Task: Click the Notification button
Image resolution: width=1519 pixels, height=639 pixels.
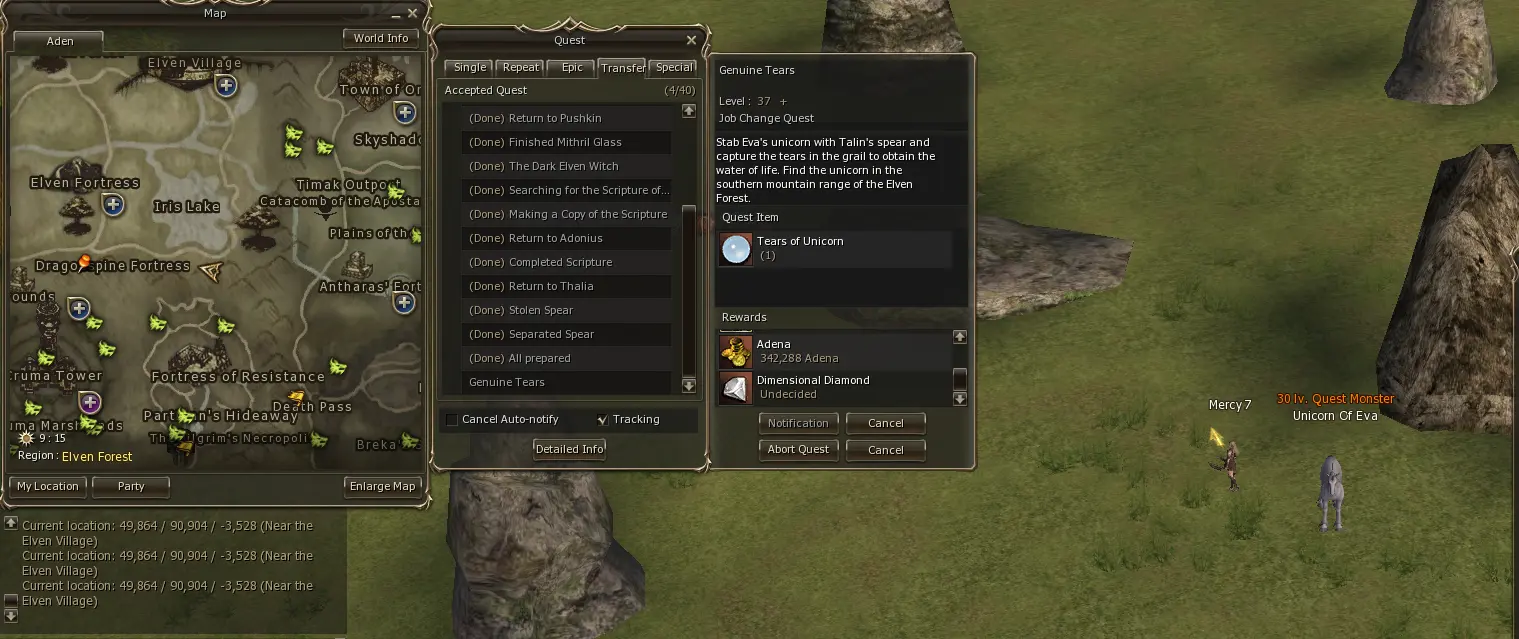Action: pos(798,423)
